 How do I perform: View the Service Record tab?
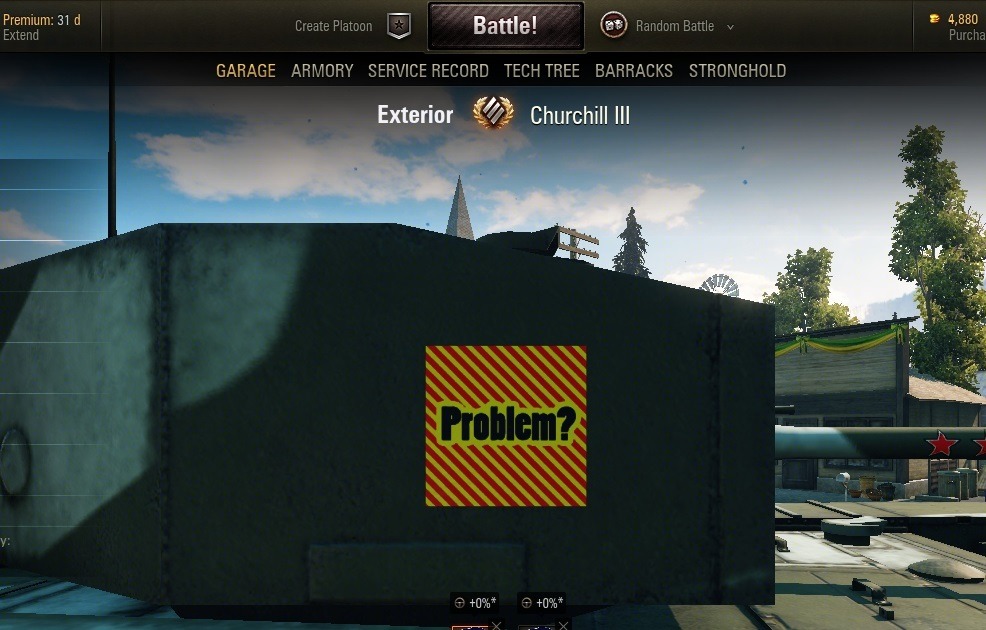click(x=428, y=71)
